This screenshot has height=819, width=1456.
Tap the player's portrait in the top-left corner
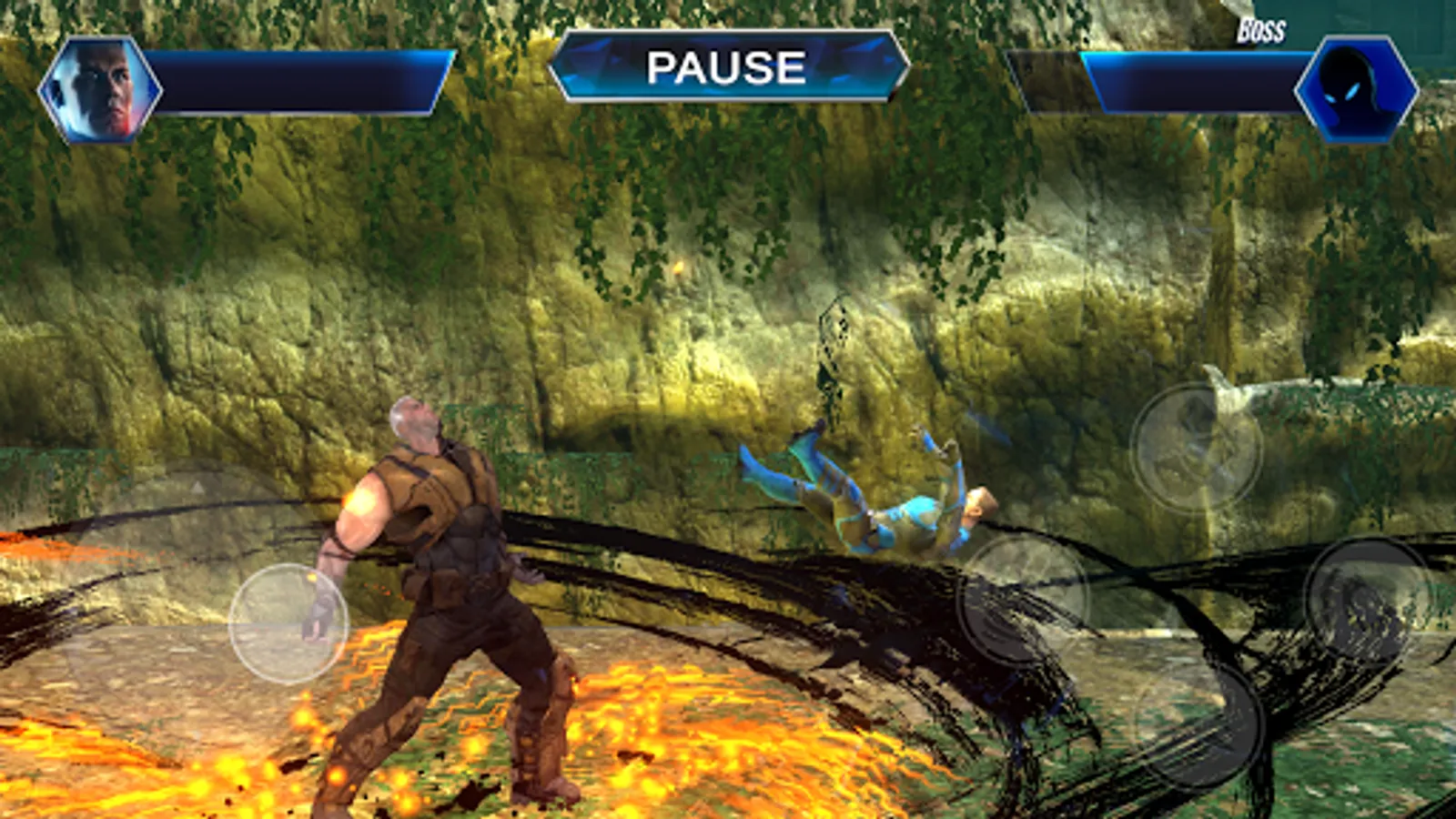tap(100, 91)
